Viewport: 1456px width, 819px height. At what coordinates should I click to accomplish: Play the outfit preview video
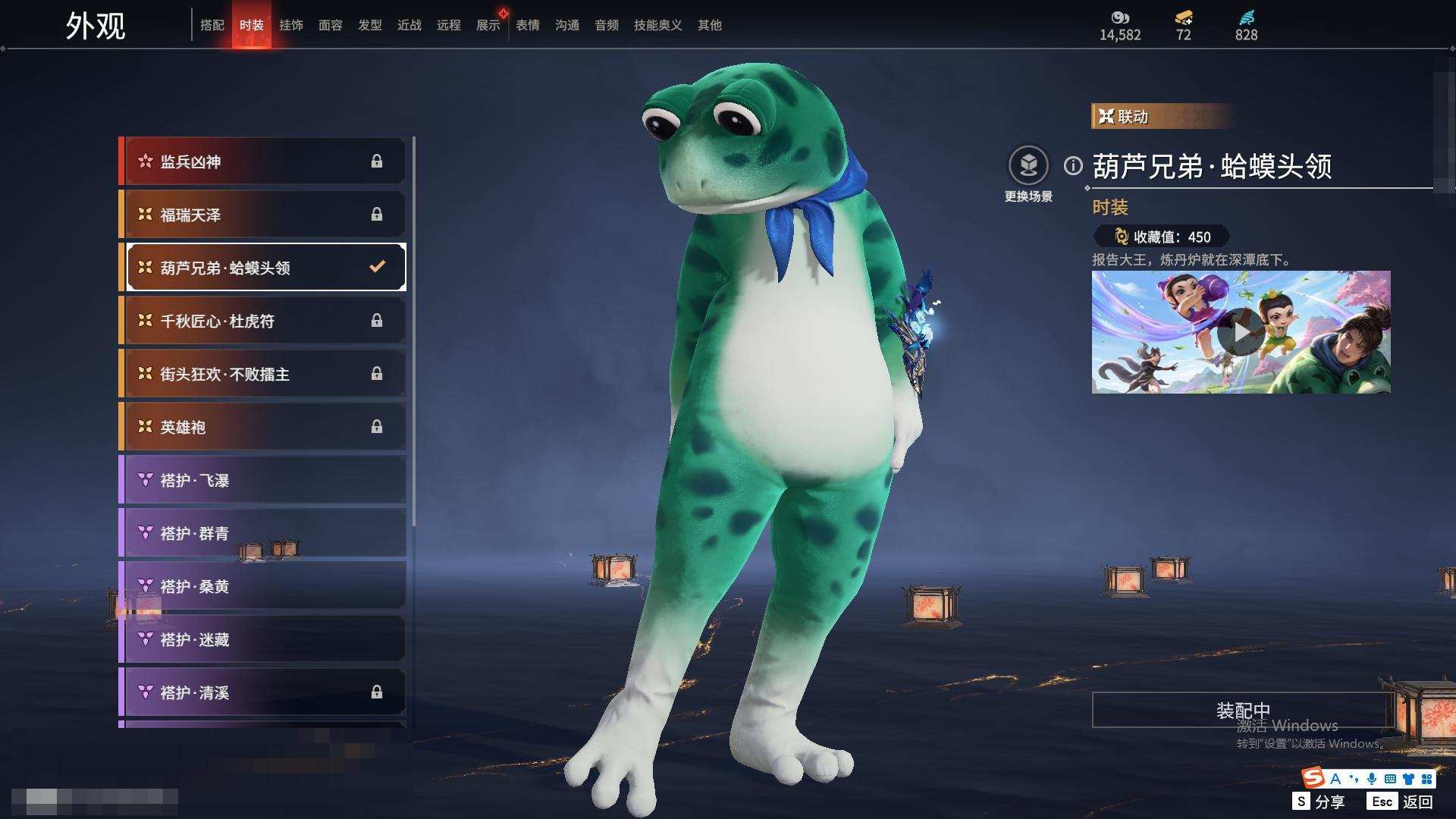point(1241,332)
